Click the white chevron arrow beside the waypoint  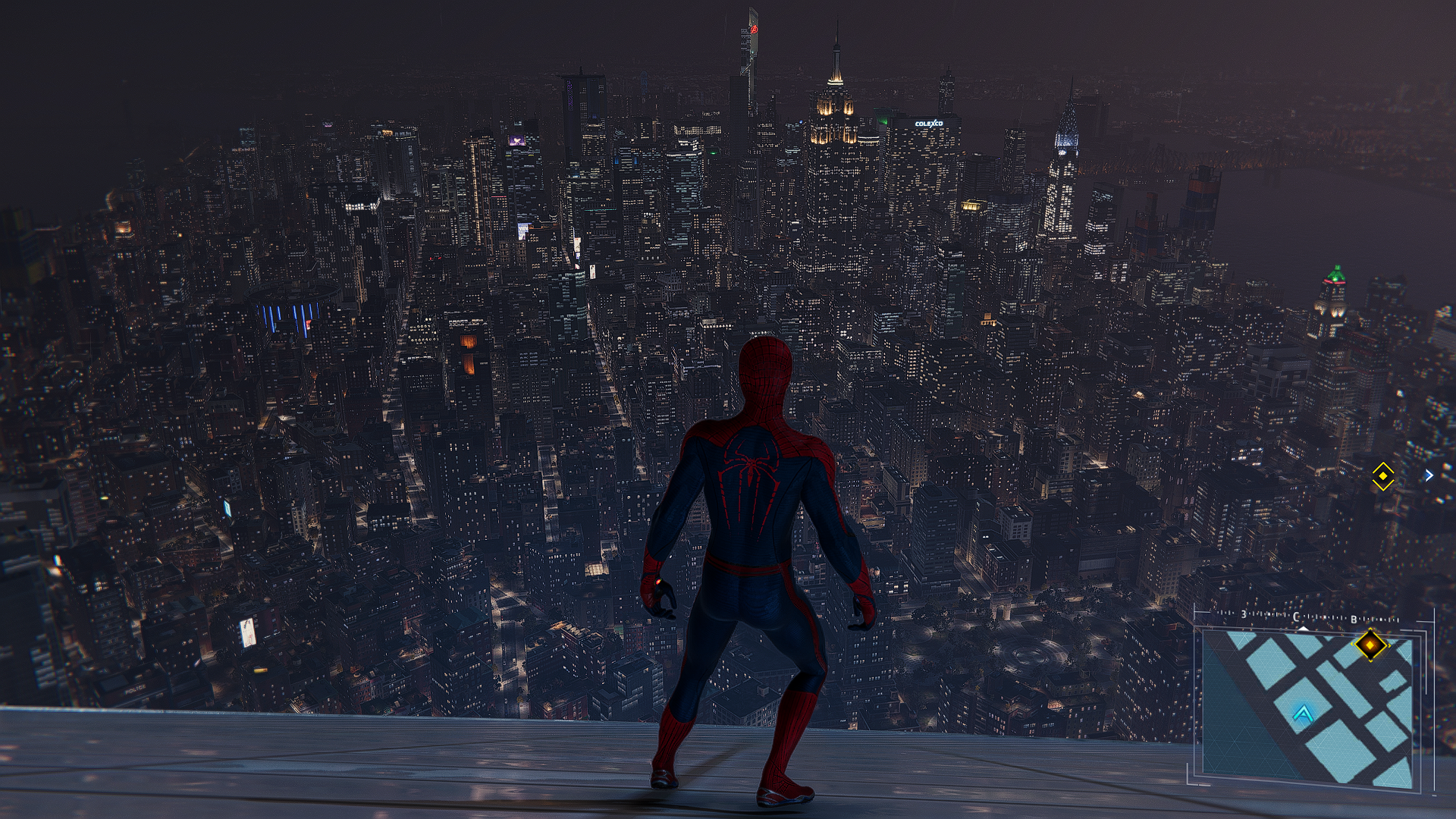click(x=1429, y=475)
